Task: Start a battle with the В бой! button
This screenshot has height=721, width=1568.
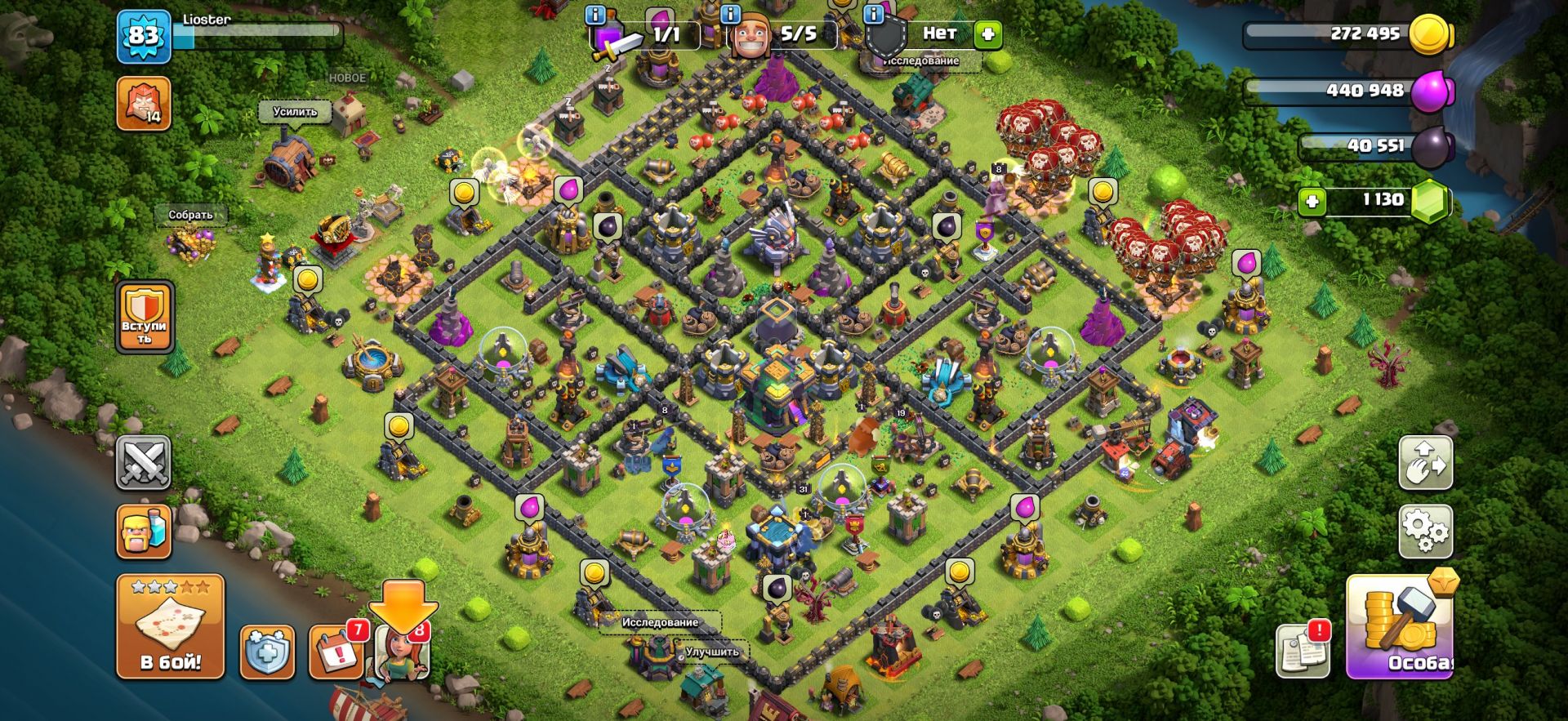Action: point(170,627)
